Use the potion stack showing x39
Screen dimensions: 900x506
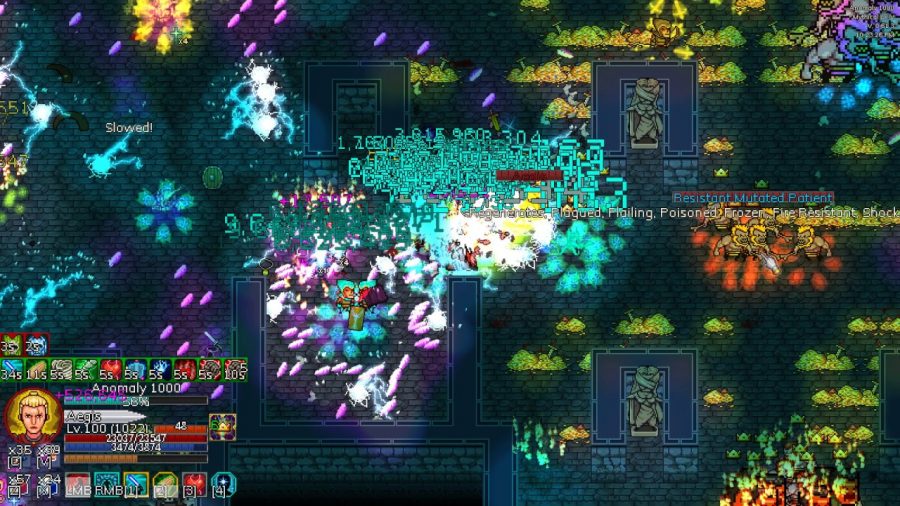click(x=46, y=455)
